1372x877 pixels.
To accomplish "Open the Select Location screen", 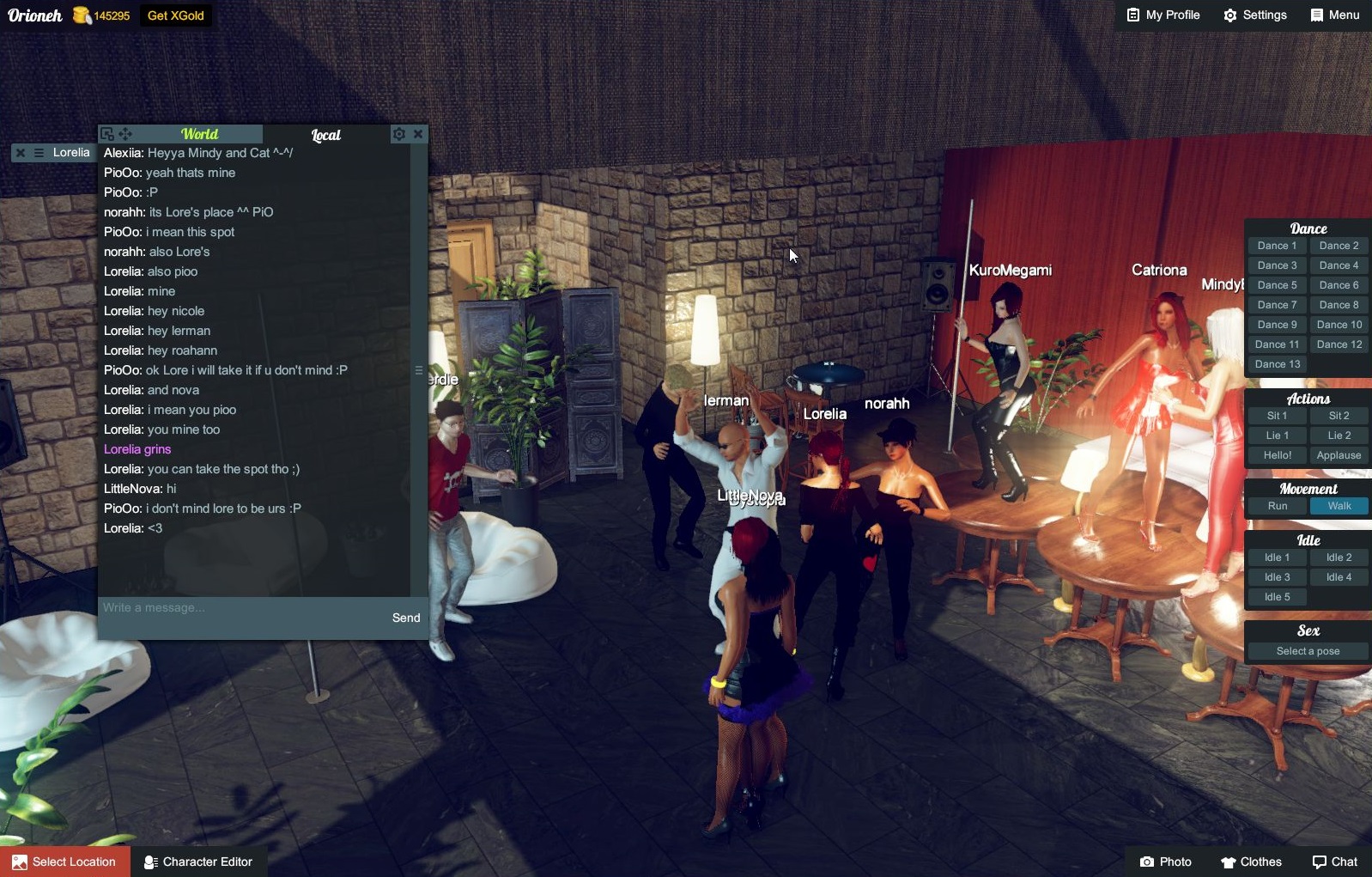I will click(65, 862).
